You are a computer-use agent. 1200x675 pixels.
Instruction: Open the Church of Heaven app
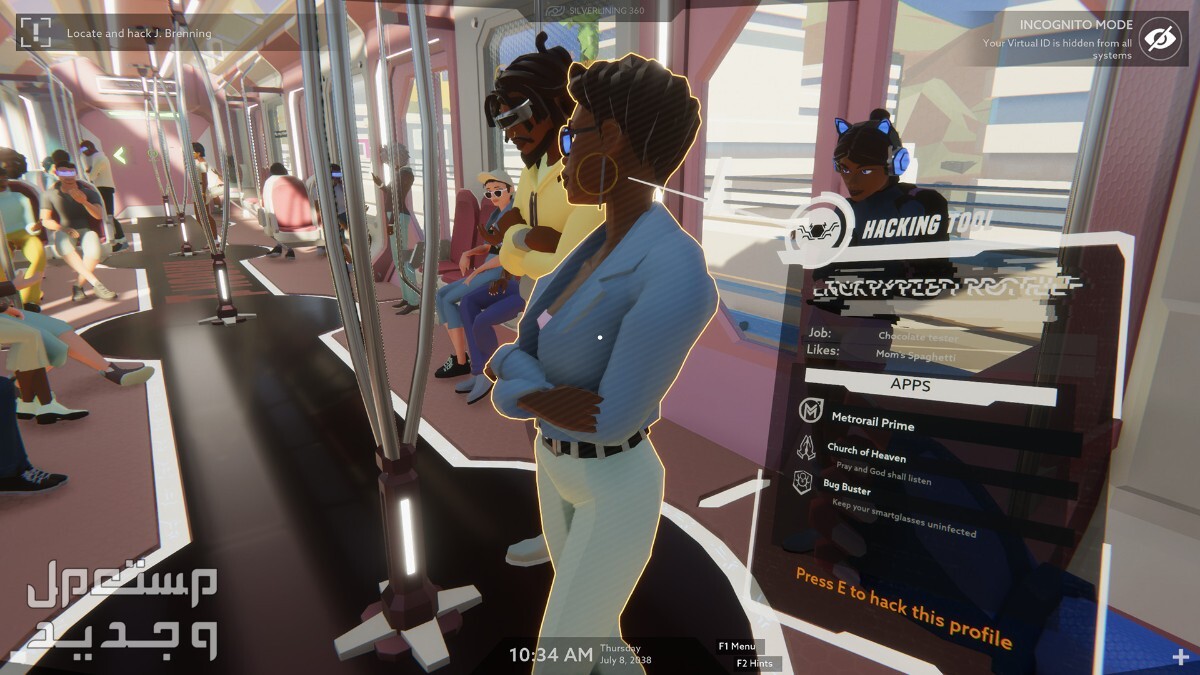[866, 456]
